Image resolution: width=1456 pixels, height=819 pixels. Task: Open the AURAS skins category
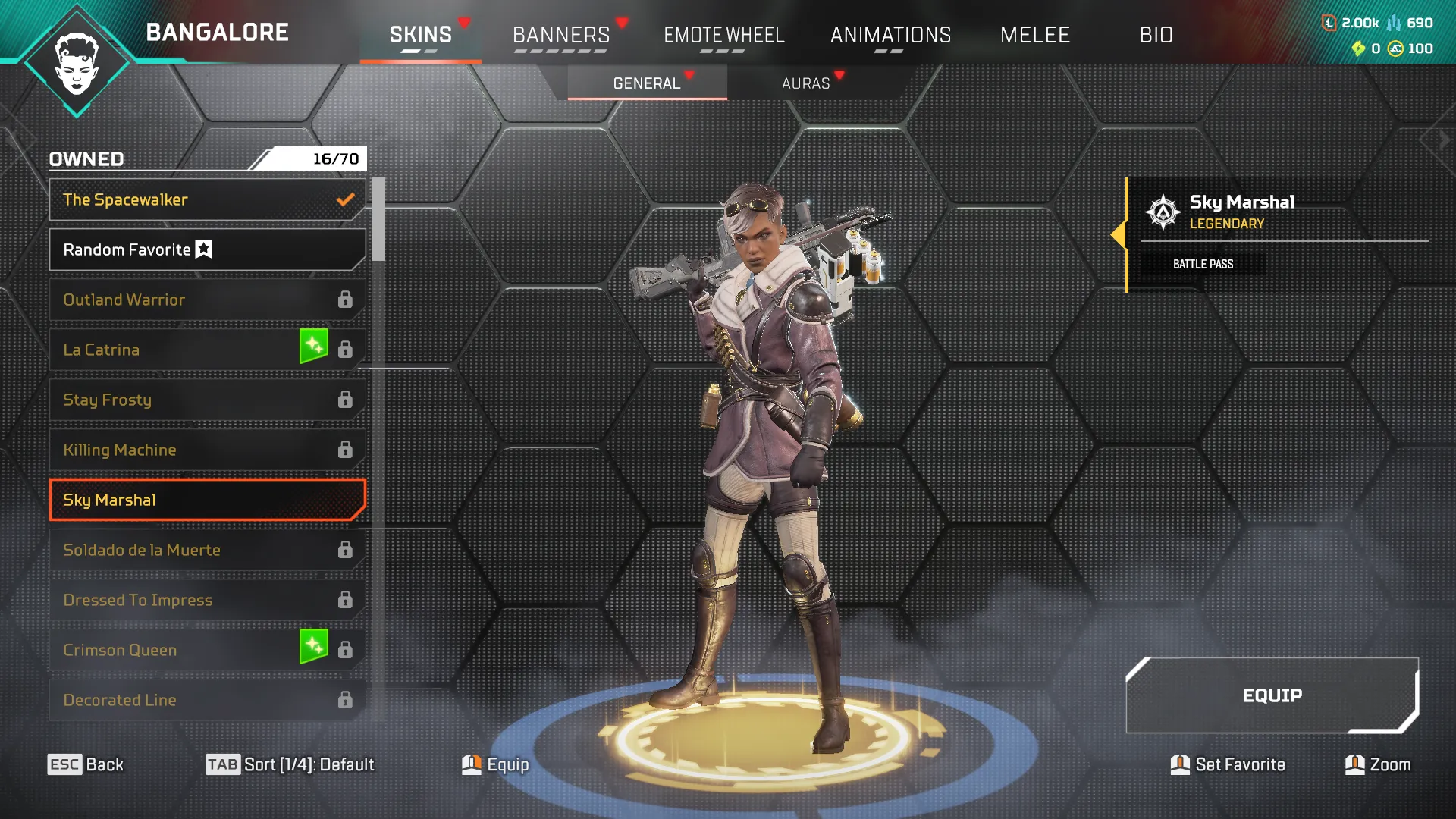click(x=806, y=83)
